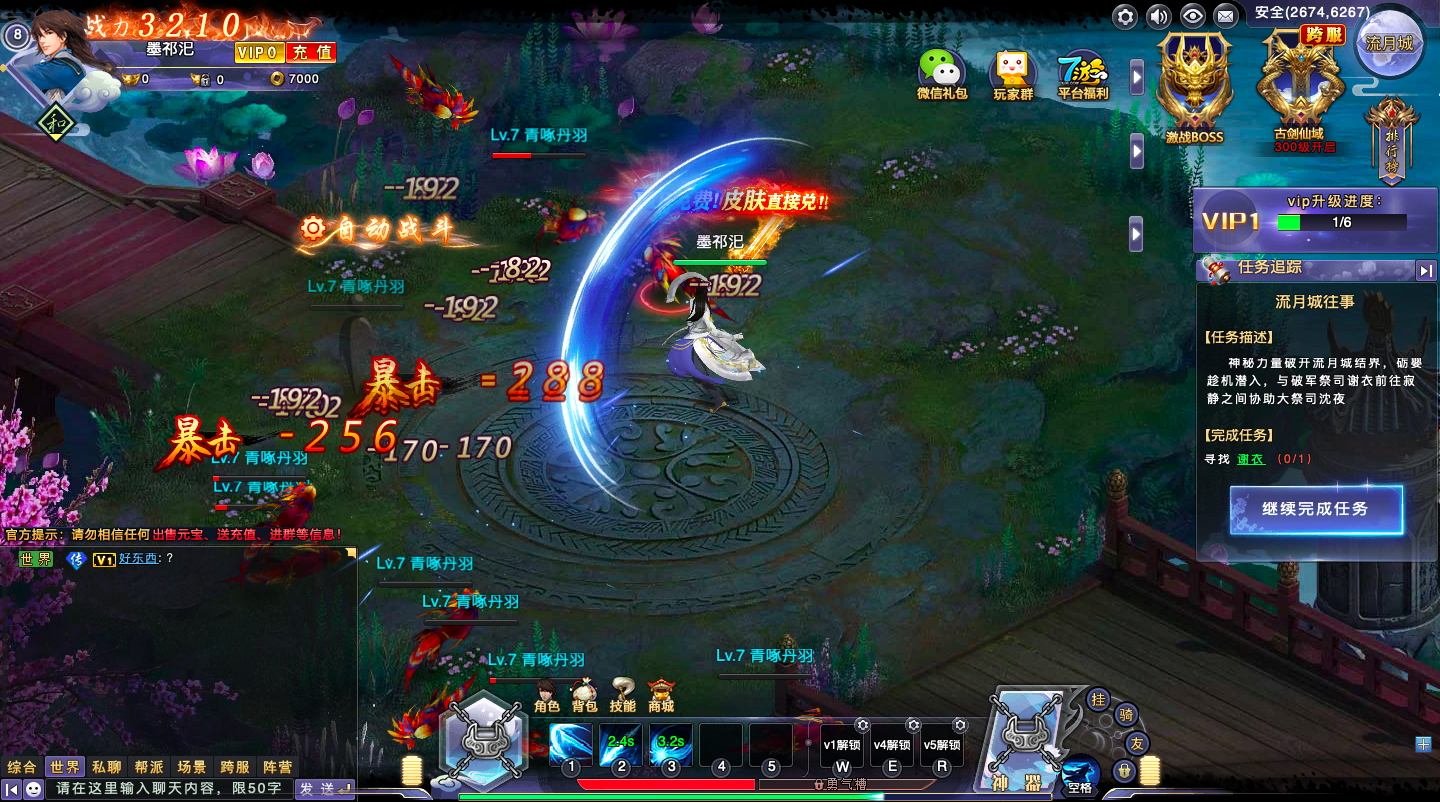Switch to the 帮派 chat tab
The image size is (1440, 803).
[x=149, y=767]
